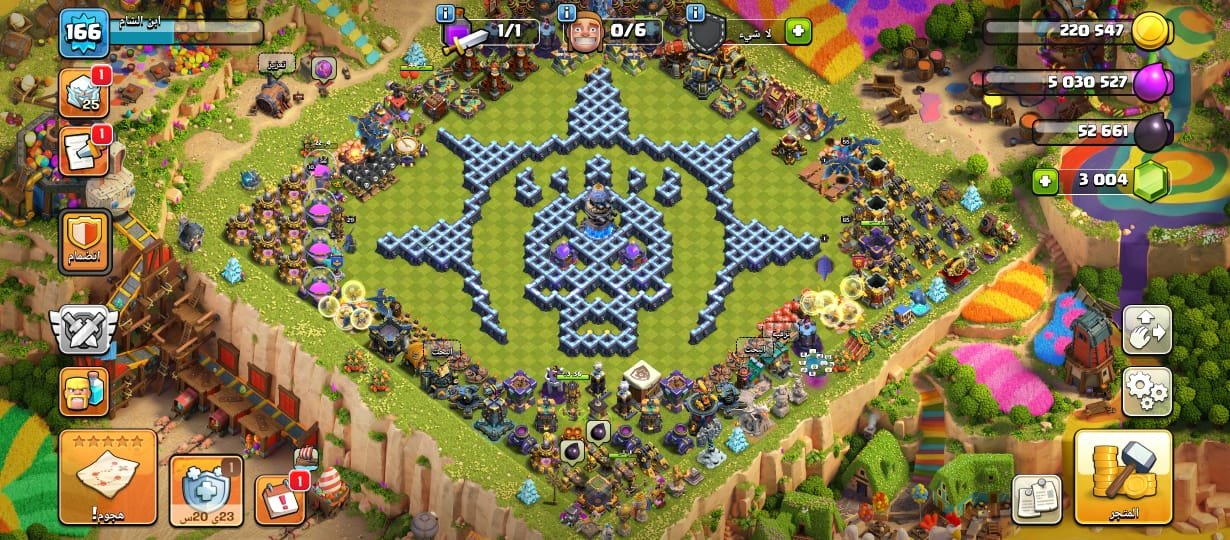Screen dimensions: 1230x540
Task: Start an attack with the map button
Action: point(108,477)
